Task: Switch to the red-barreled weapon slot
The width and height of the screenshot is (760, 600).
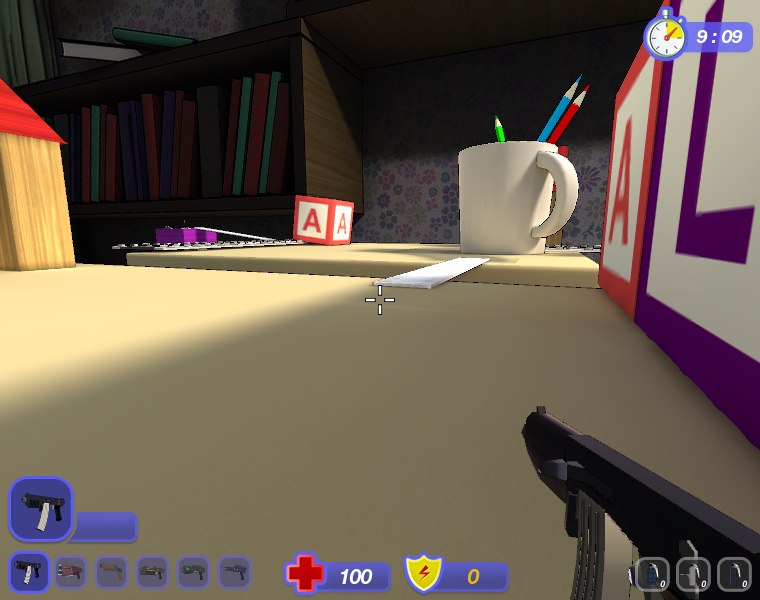Action: pos(70,572)
